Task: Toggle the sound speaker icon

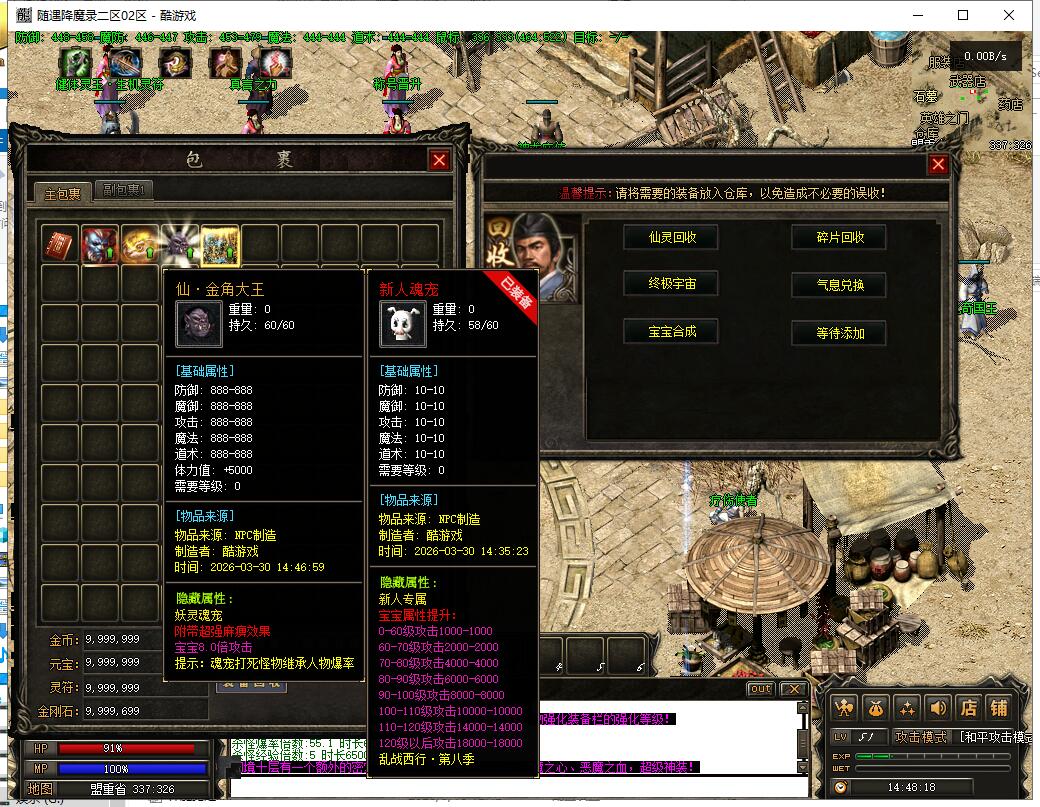Action: coord(938,707)
